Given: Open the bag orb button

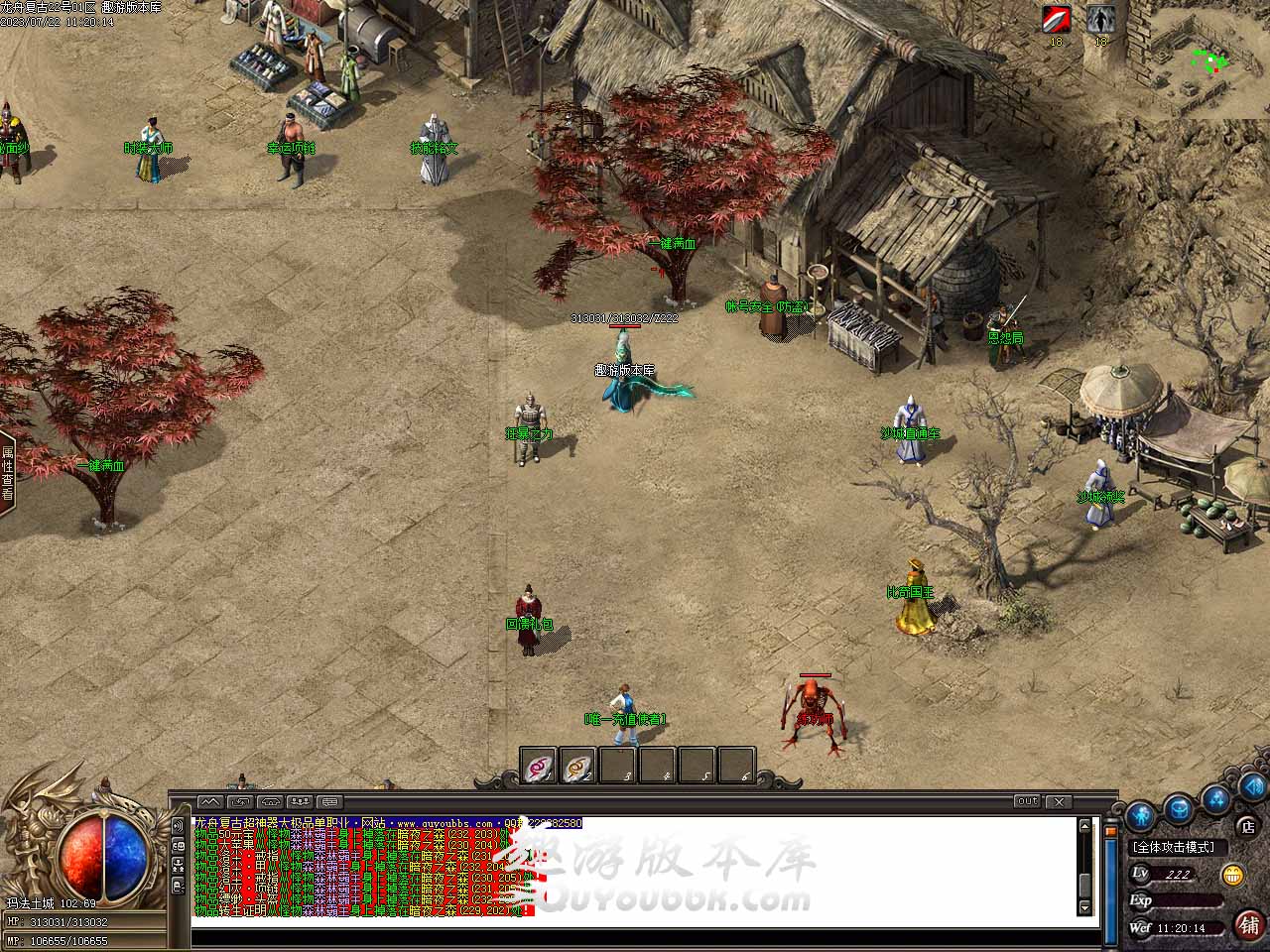Looking at the screenshot, I should [1180, 807].
